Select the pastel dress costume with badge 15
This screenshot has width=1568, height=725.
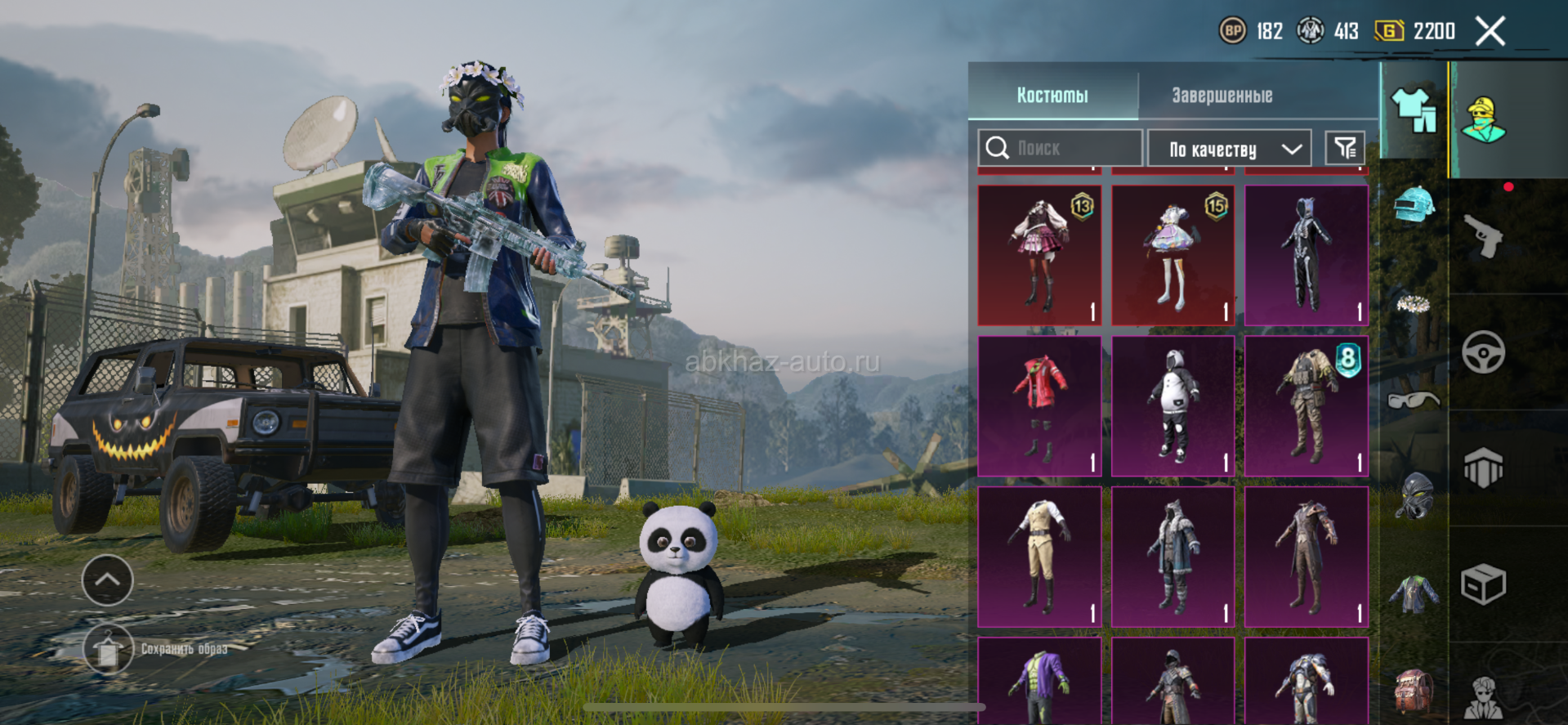[x=1173, y=255]
